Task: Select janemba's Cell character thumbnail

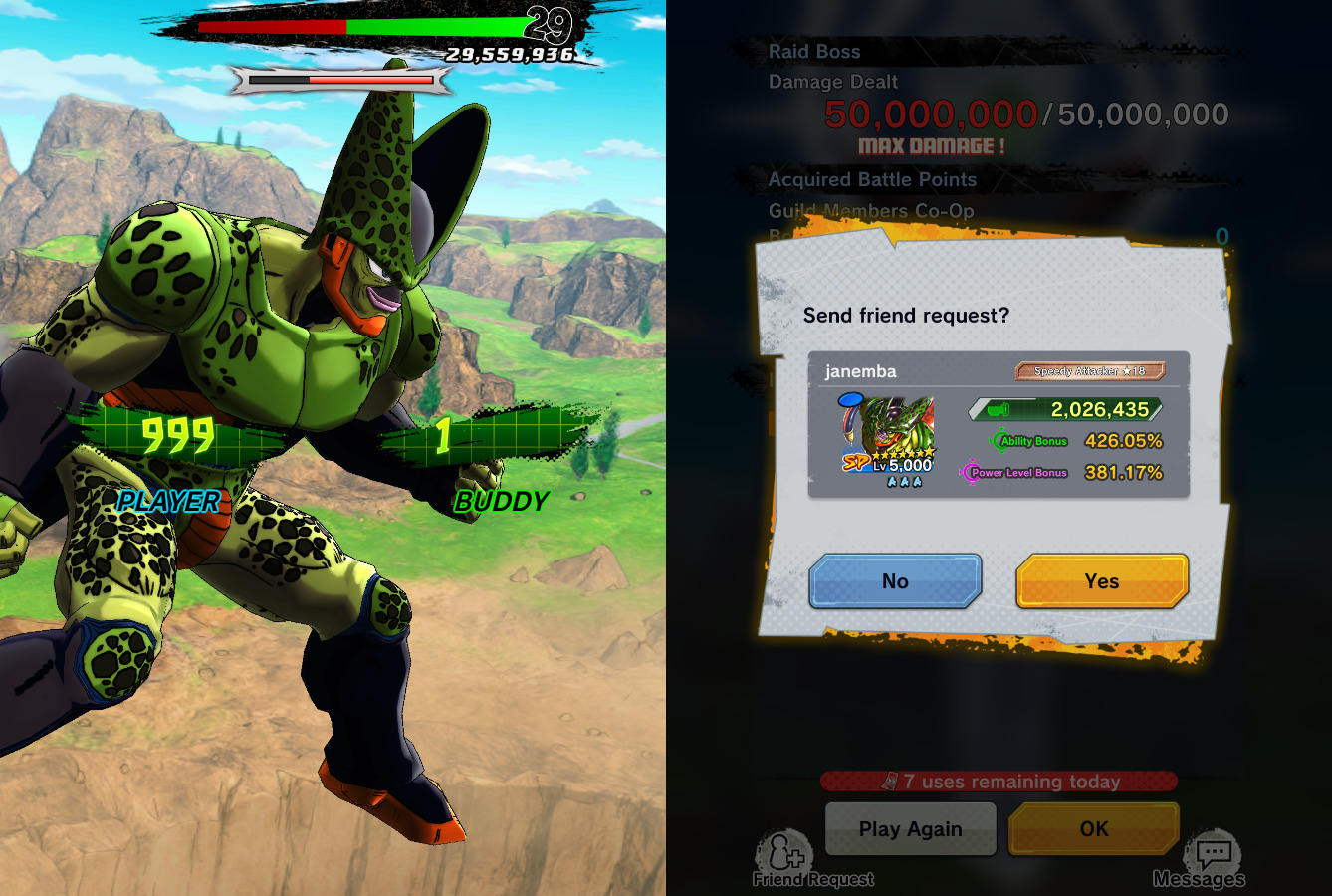Action: 887,437
